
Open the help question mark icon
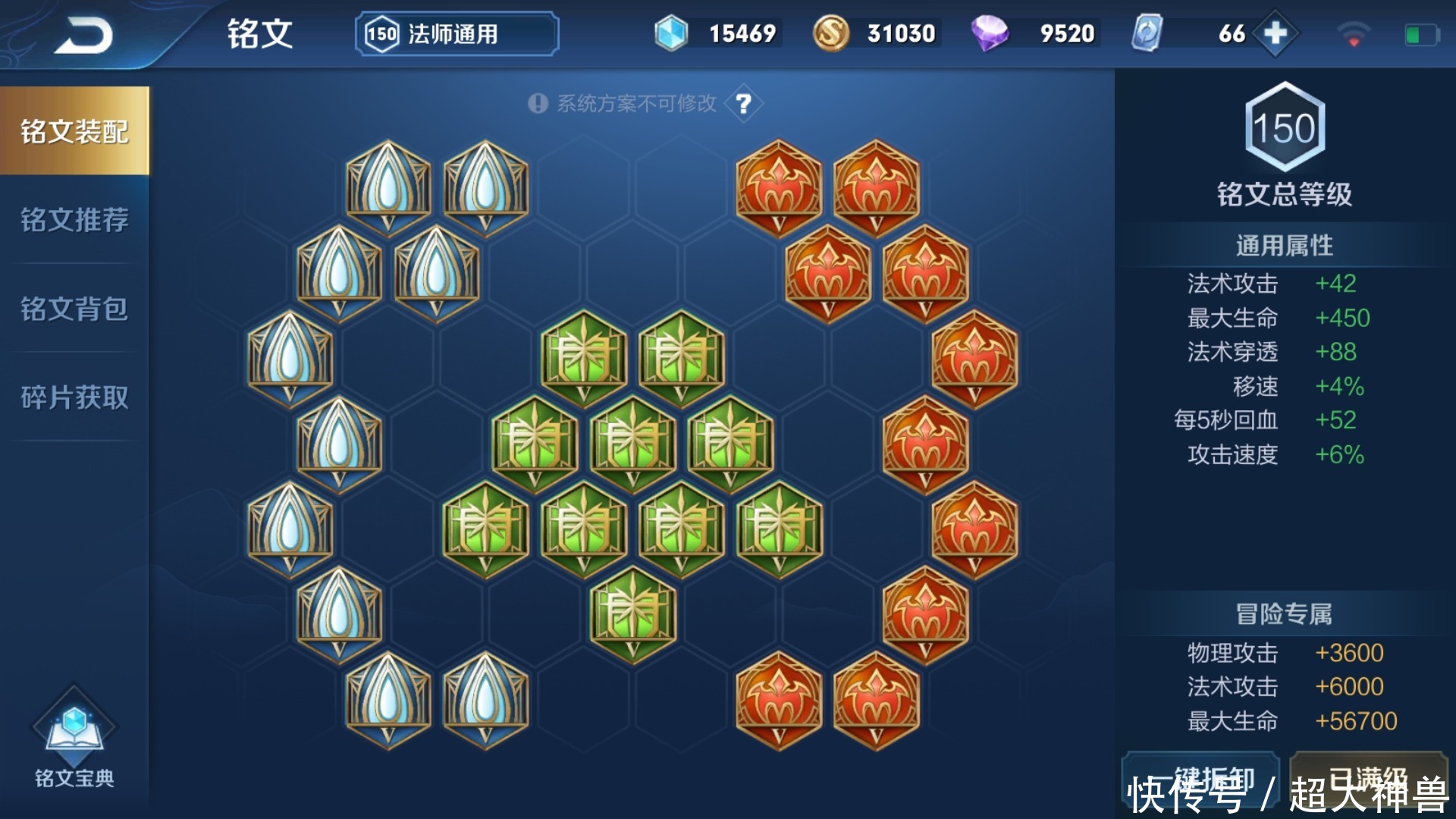pos(742,103)
